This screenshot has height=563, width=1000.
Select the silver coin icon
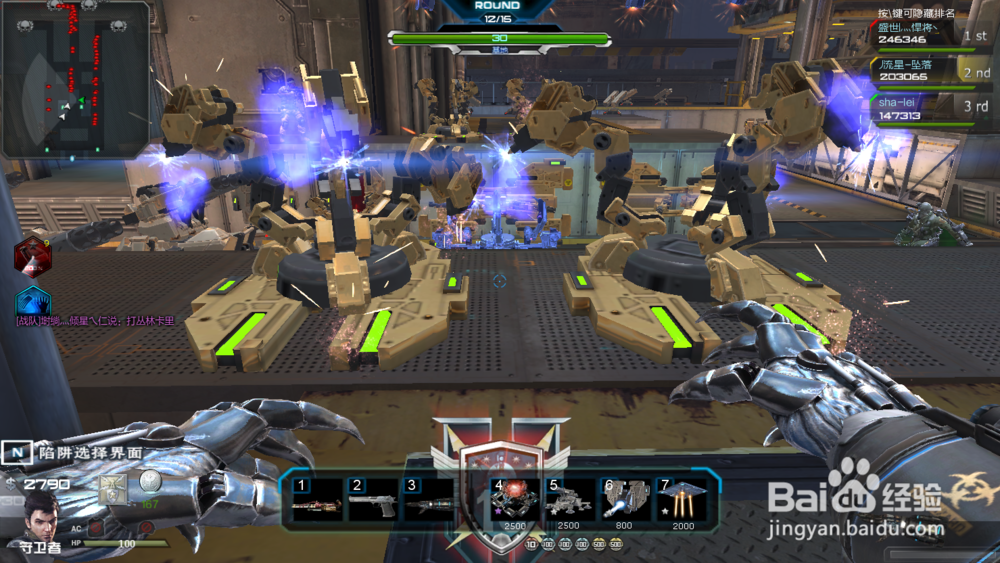(x=150, y=481)
